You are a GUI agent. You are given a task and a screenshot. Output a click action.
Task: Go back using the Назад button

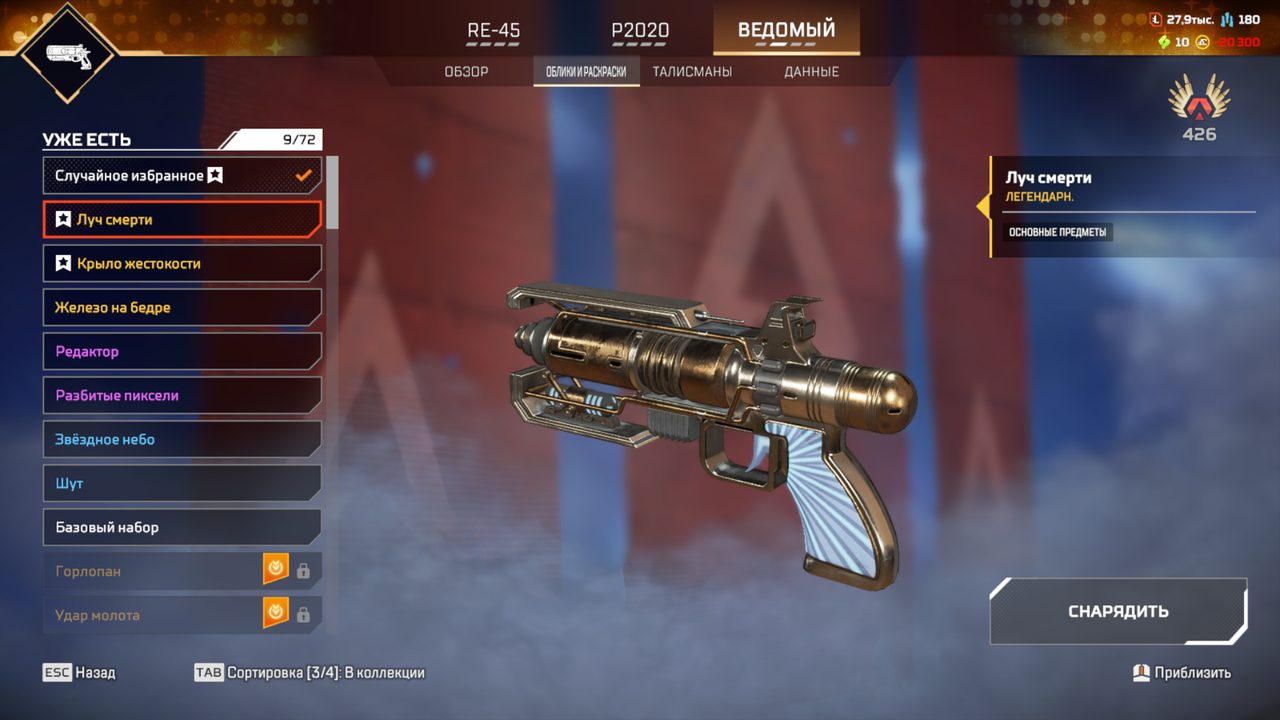pos(79,673)
